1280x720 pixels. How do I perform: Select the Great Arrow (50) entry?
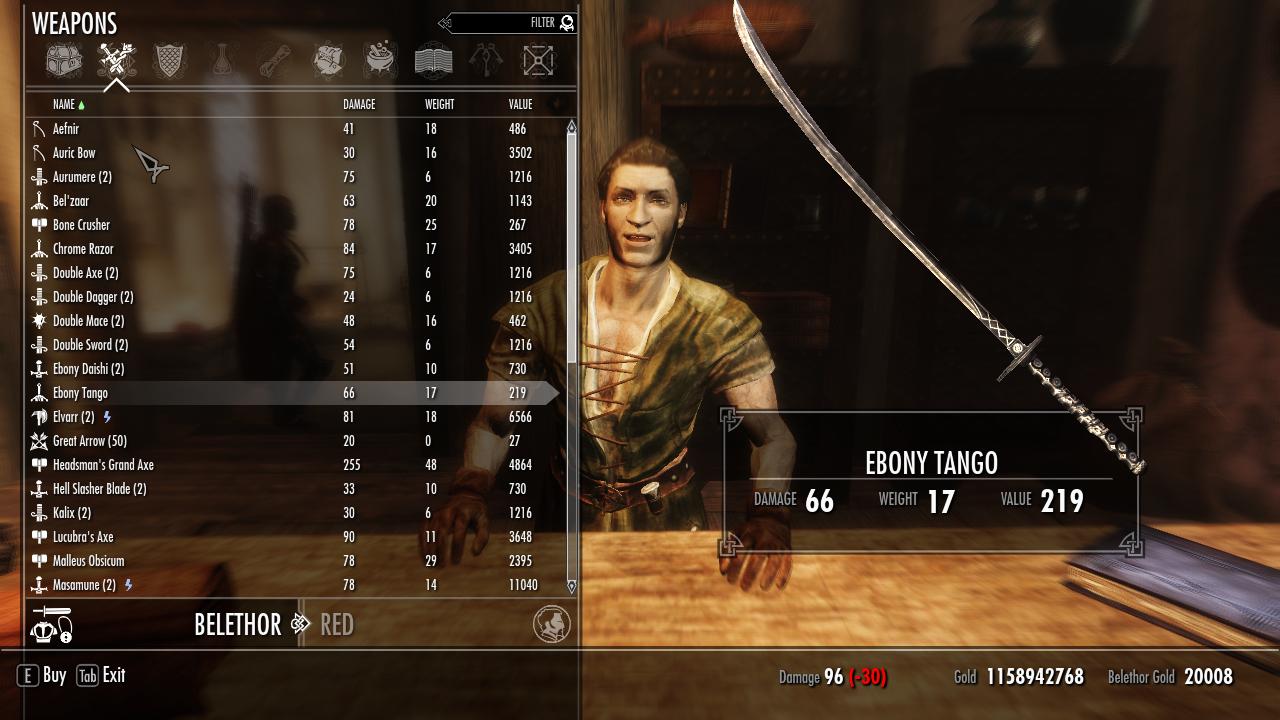coord(89,441)
